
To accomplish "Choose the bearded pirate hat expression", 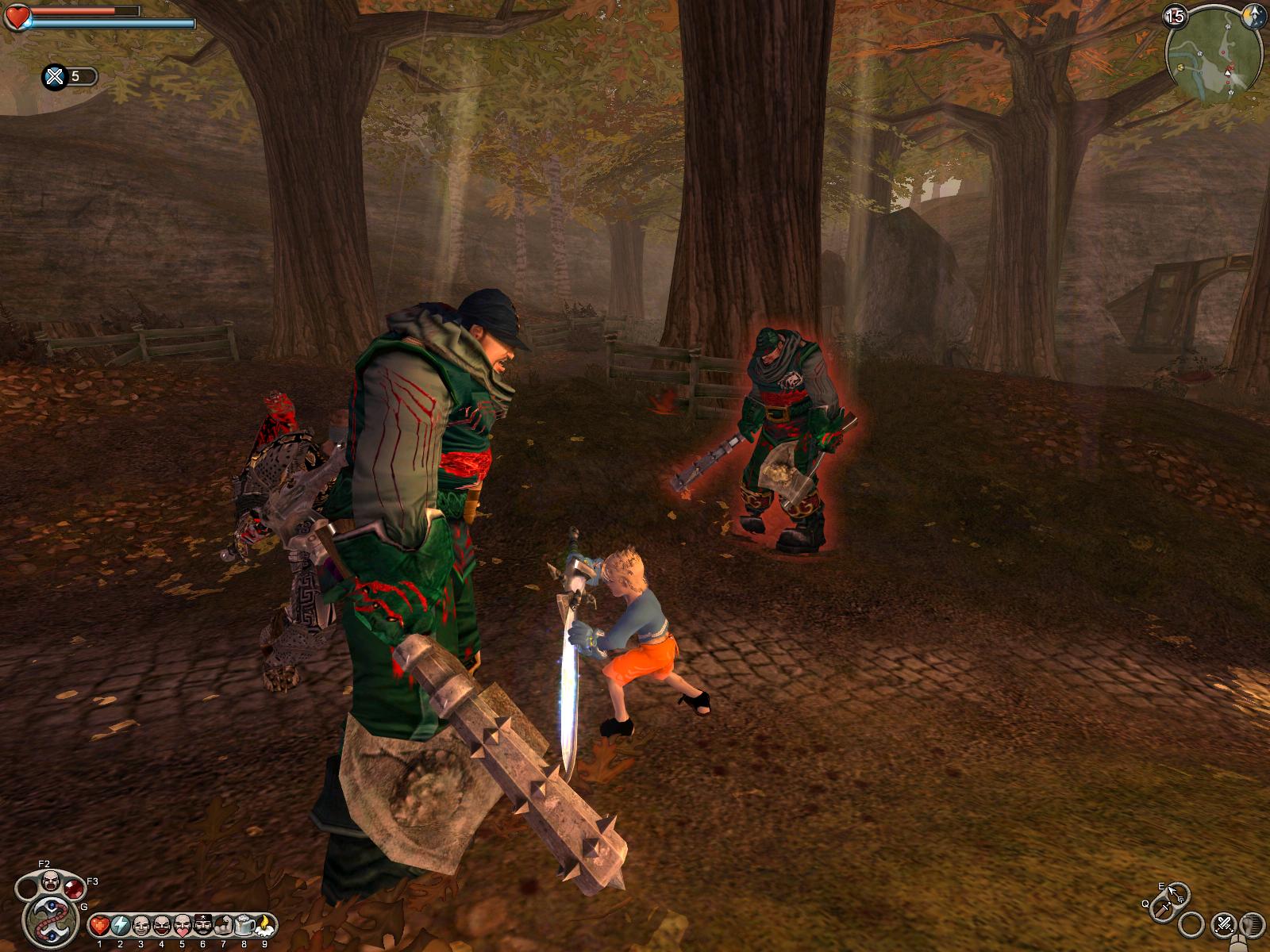I will point(202,925).
